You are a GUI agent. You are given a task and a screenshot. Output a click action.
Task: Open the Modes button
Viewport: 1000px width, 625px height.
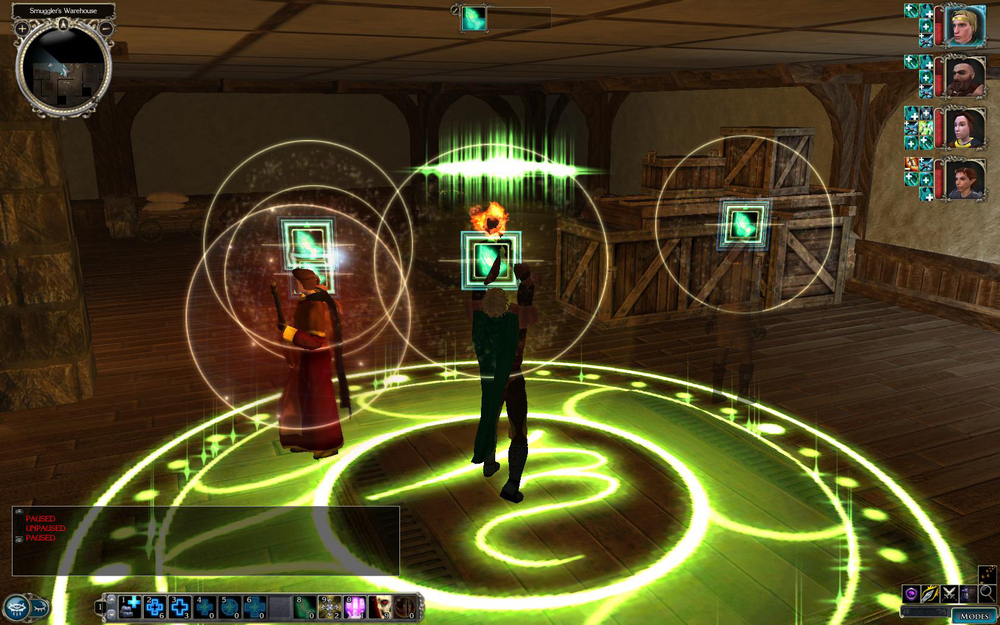pos(971,615)
